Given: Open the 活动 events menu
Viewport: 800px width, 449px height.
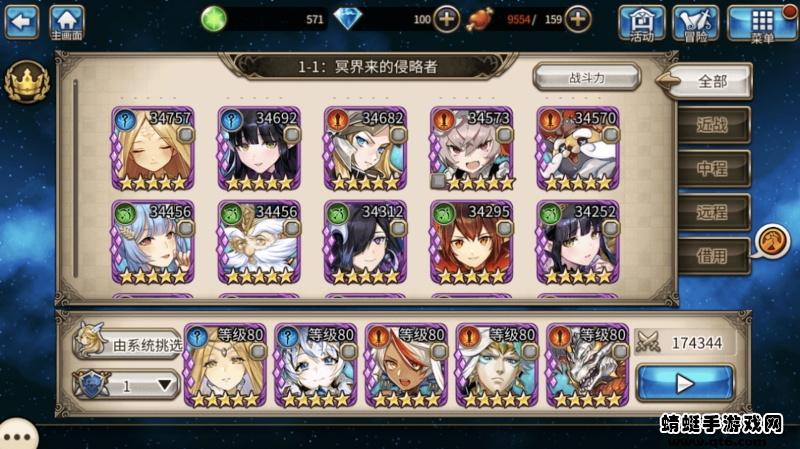Looking at the screenshot, I should point(642,22).
